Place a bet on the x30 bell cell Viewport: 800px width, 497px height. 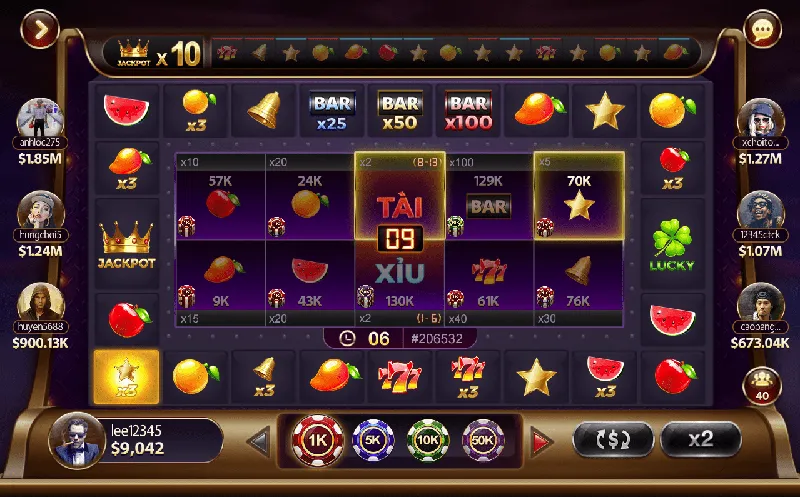[579, 278]
